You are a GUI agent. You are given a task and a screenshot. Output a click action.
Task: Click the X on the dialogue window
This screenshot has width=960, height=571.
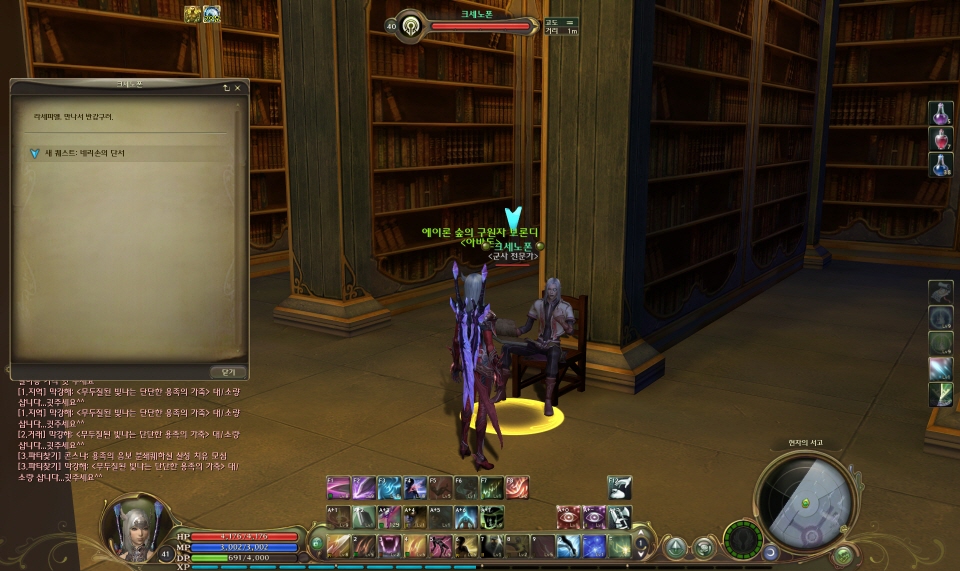point(238,88)
